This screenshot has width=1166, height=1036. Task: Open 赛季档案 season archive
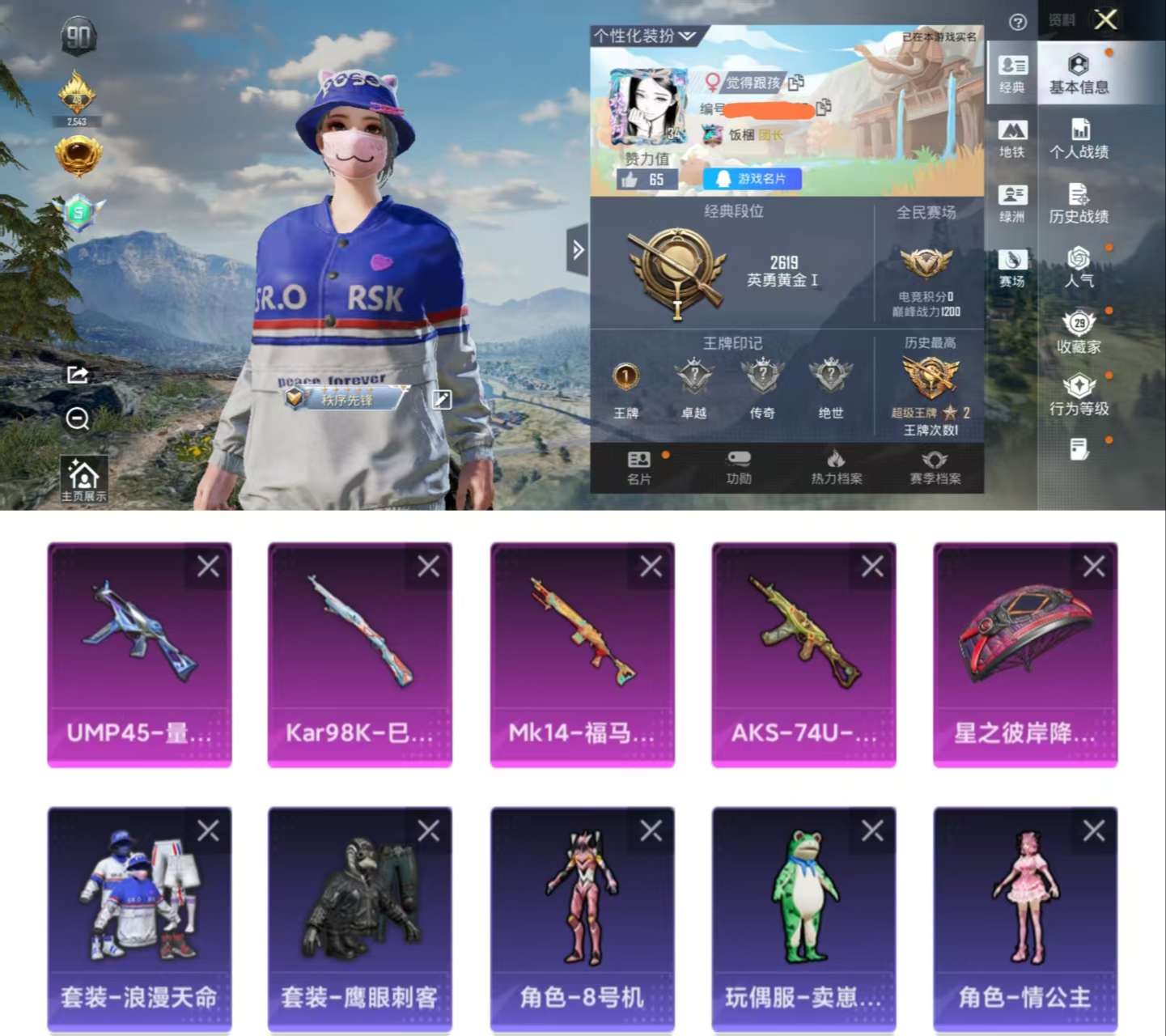(x=935, y=468)
